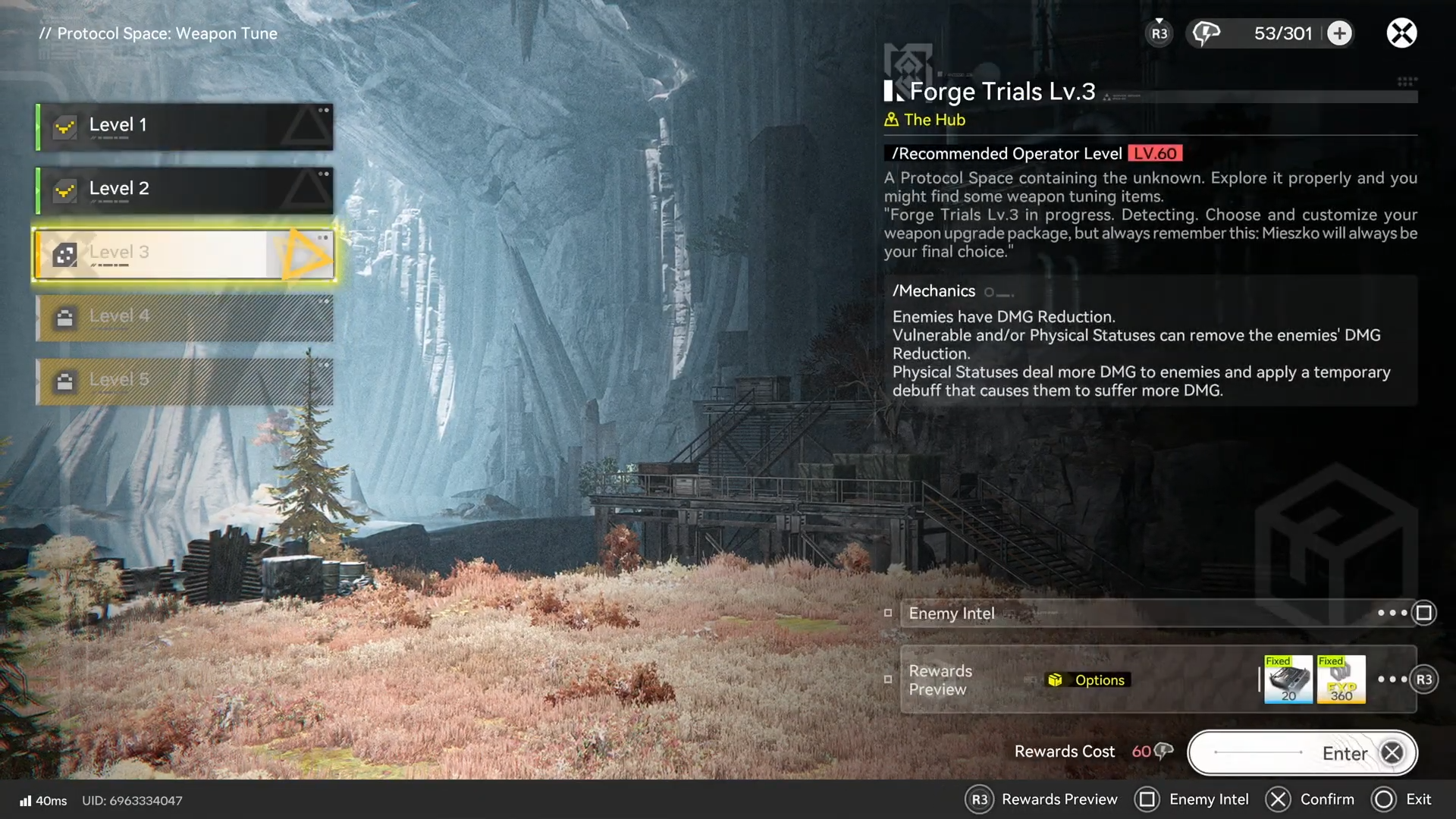Open the Rewards Preview row
Viewport: 1456px width, 819px height.
(940, 680)
